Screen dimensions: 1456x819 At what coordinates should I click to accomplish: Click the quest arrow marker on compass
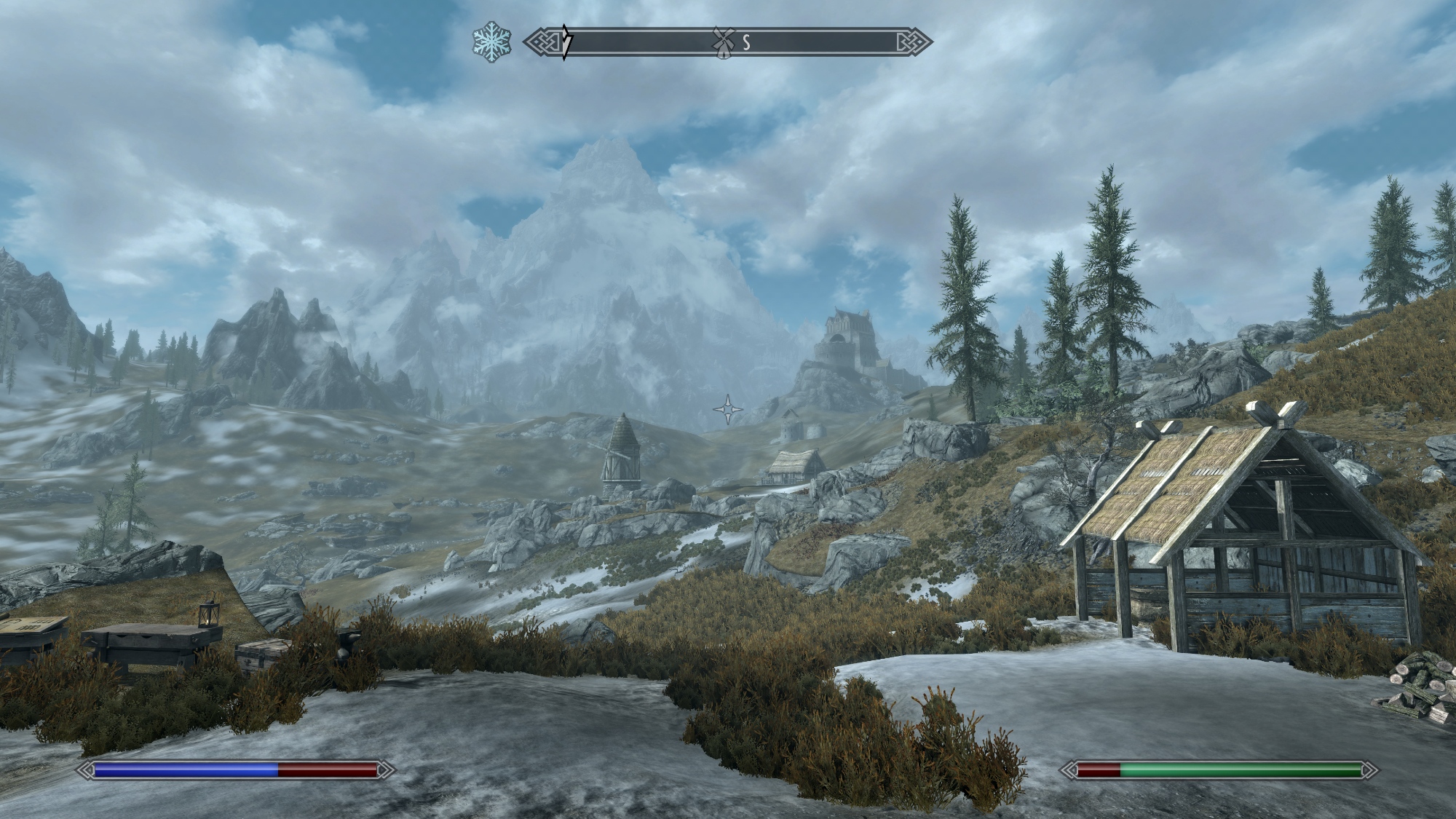[566, 42]
